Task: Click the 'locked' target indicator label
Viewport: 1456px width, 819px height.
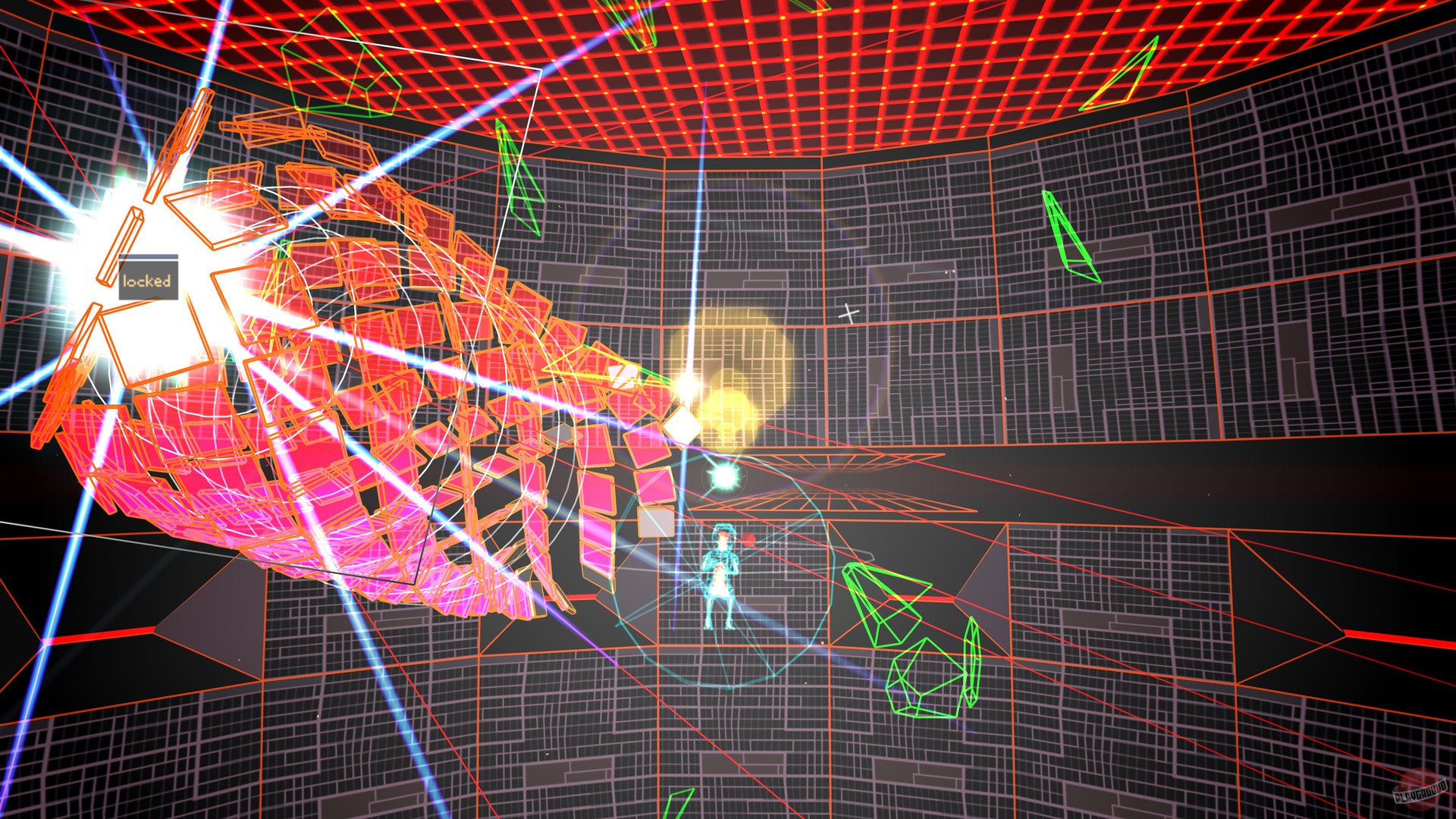Action: (x=149, y=281)
